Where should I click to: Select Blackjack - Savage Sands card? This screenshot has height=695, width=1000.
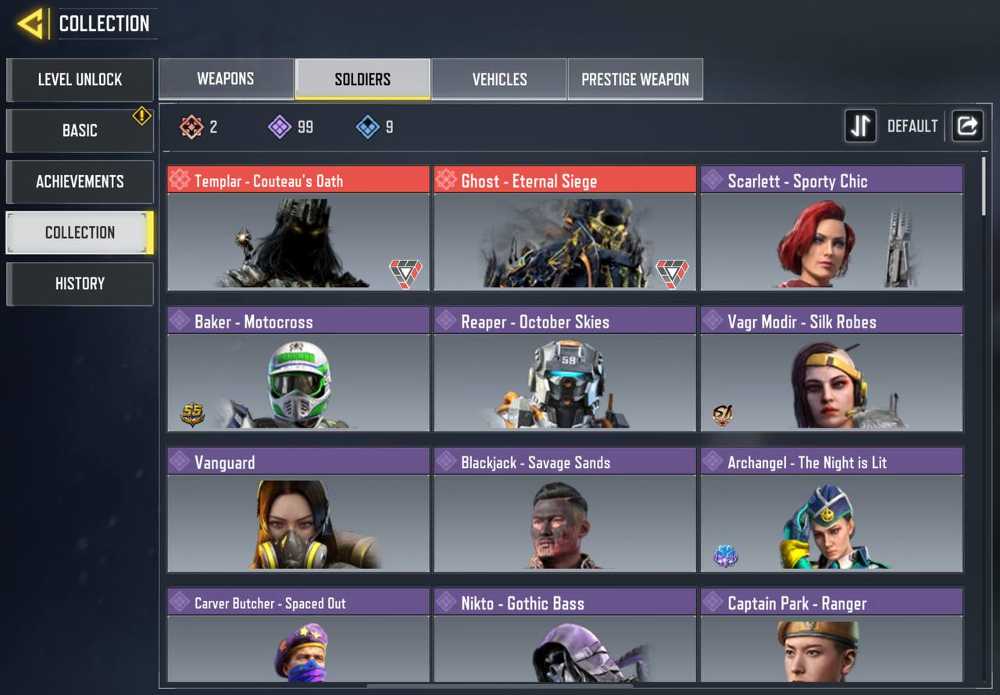point(565,510)
